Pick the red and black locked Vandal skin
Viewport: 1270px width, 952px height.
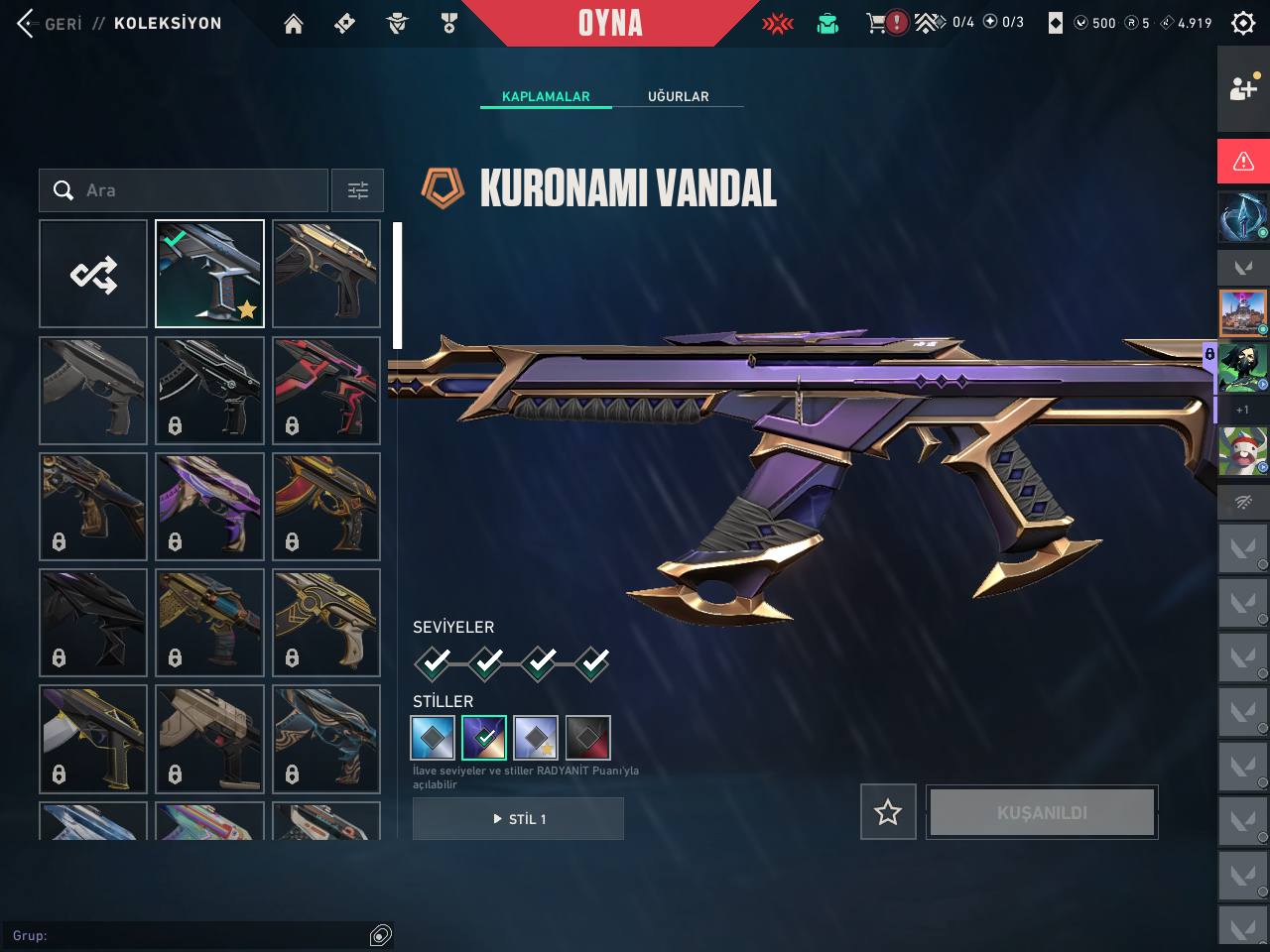pos(326,391)
